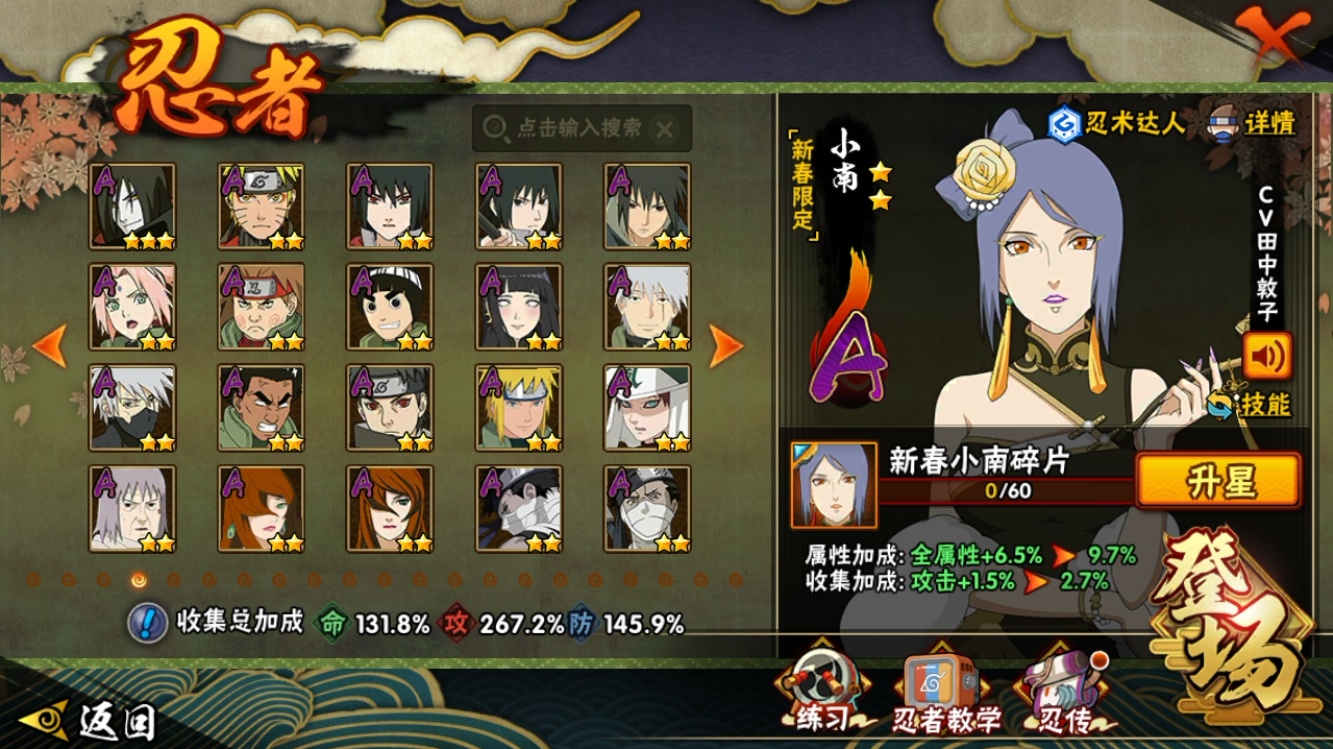Screen dimensions: 1333x749
Task: Open the 忍者教学 ninja tutorial
Action: point(945,695)
